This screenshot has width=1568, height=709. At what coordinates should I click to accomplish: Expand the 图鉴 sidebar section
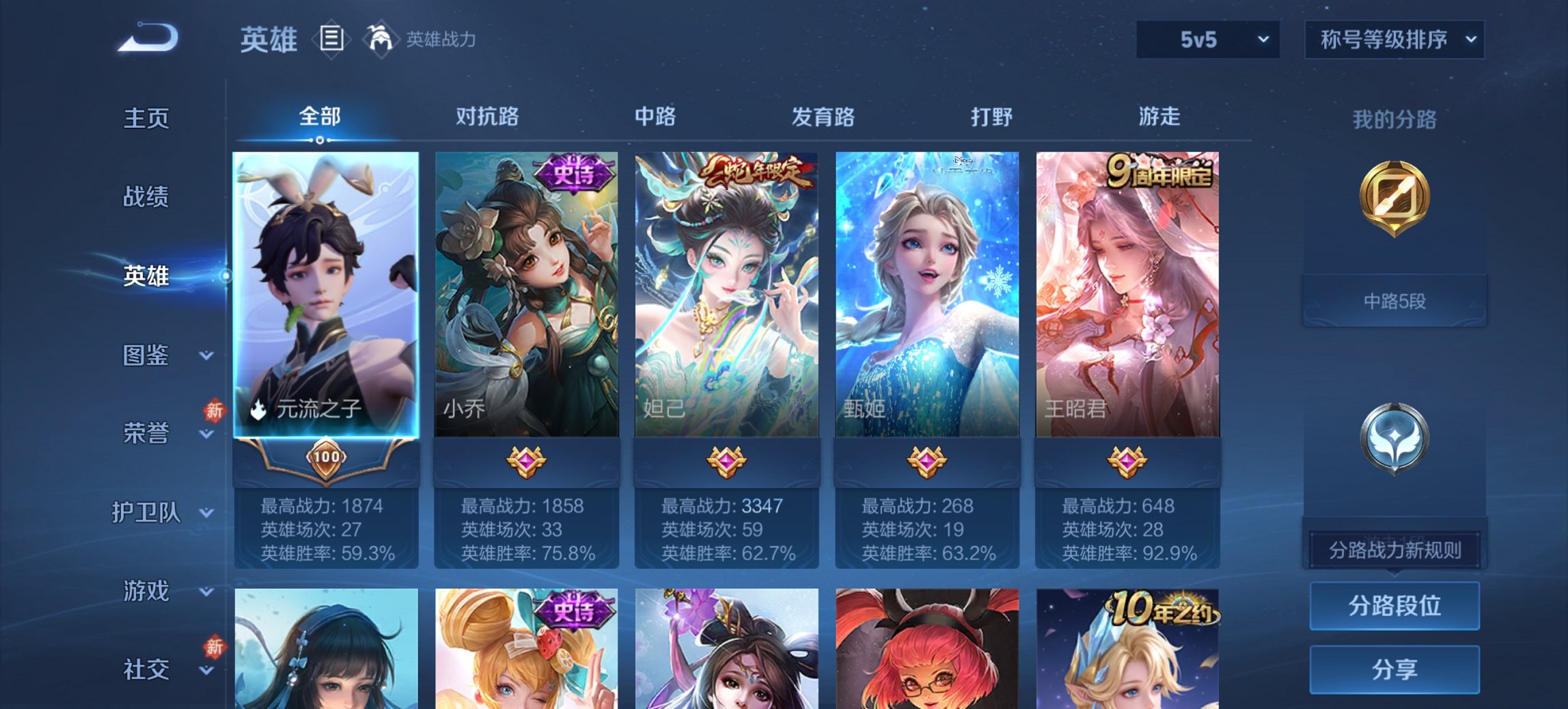pos(147,356)
